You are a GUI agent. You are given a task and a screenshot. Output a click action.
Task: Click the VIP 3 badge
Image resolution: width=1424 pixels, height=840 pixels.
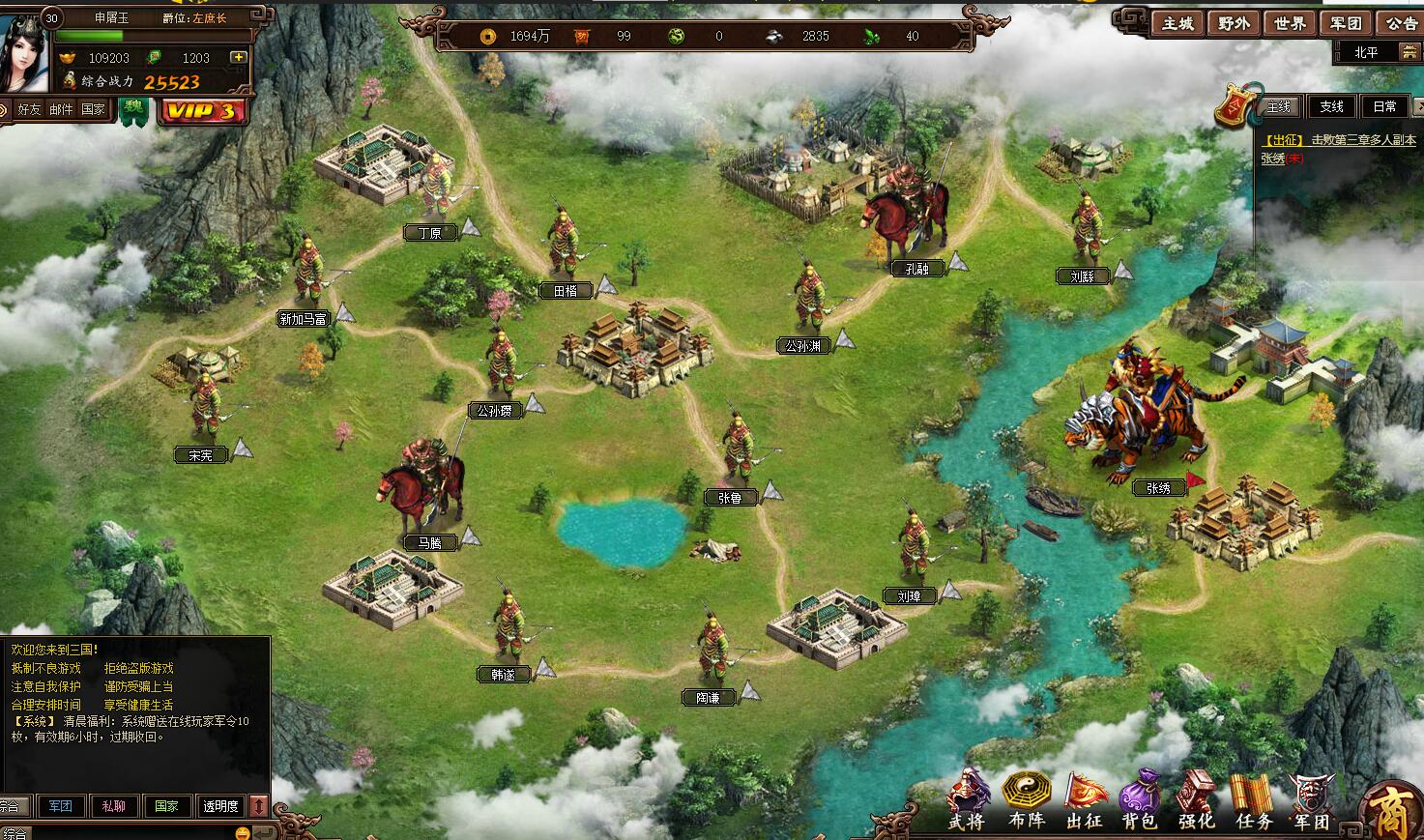click(201, 111)
